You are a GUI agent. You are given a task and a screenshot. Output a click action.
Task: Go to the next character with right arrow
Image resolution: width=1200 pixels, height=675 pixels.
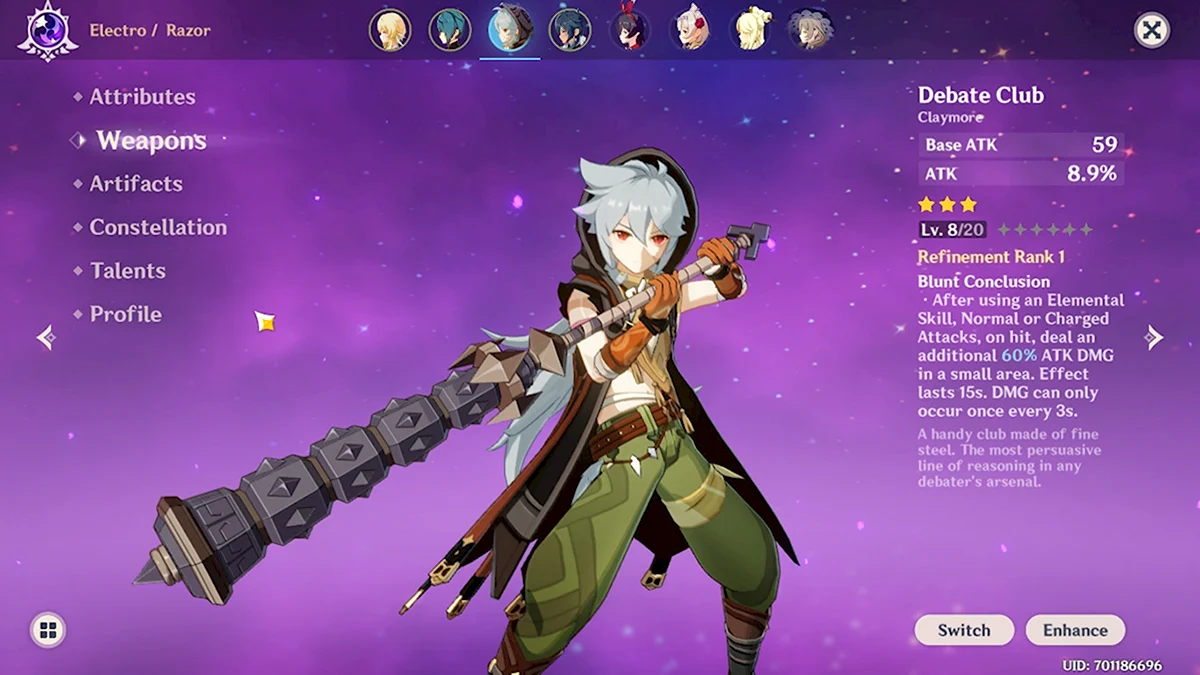click(1155, 337)
